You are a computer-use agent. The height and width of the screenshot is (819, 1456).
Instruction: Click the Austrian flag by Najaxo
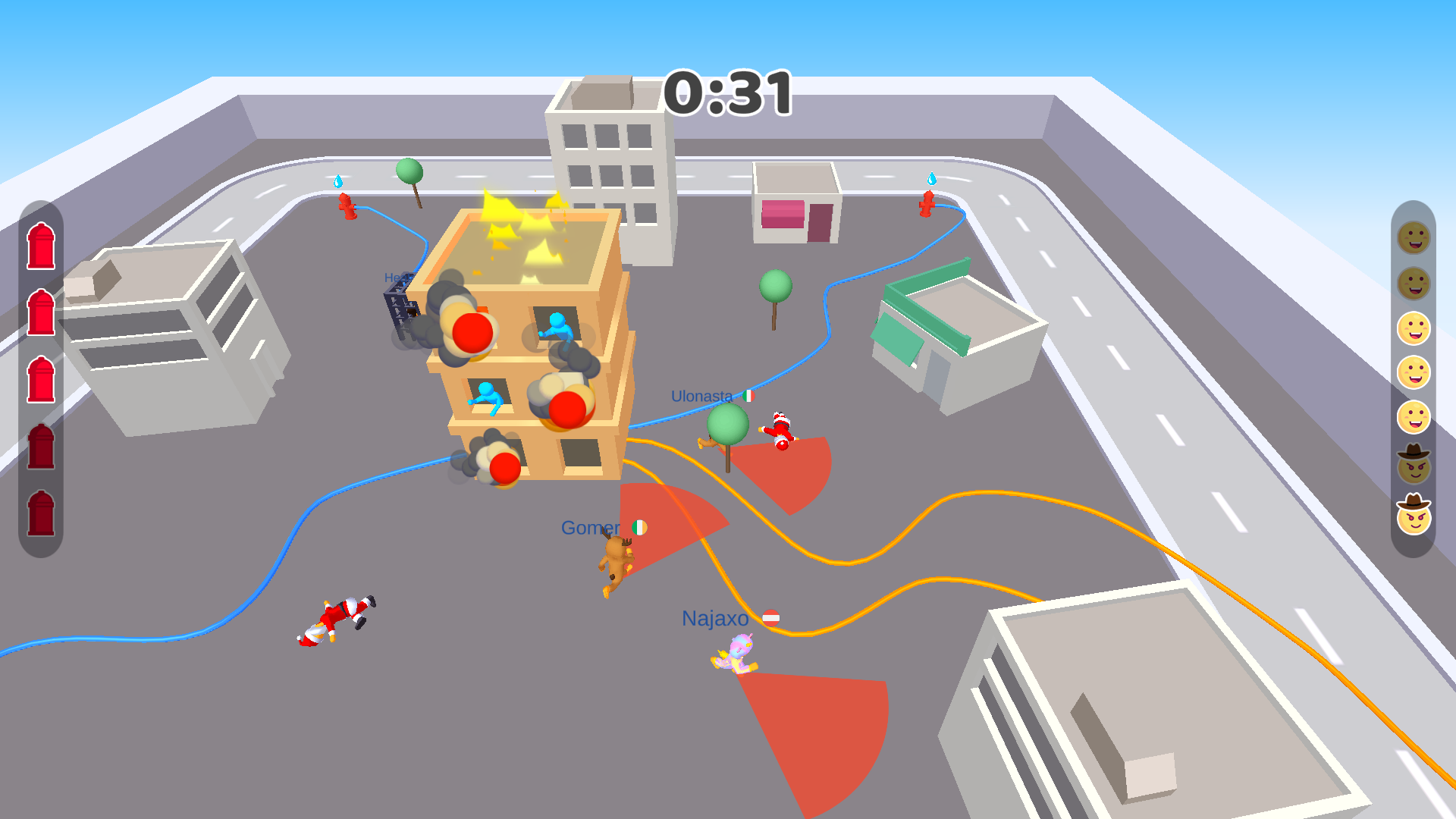[x=773, y=617]
